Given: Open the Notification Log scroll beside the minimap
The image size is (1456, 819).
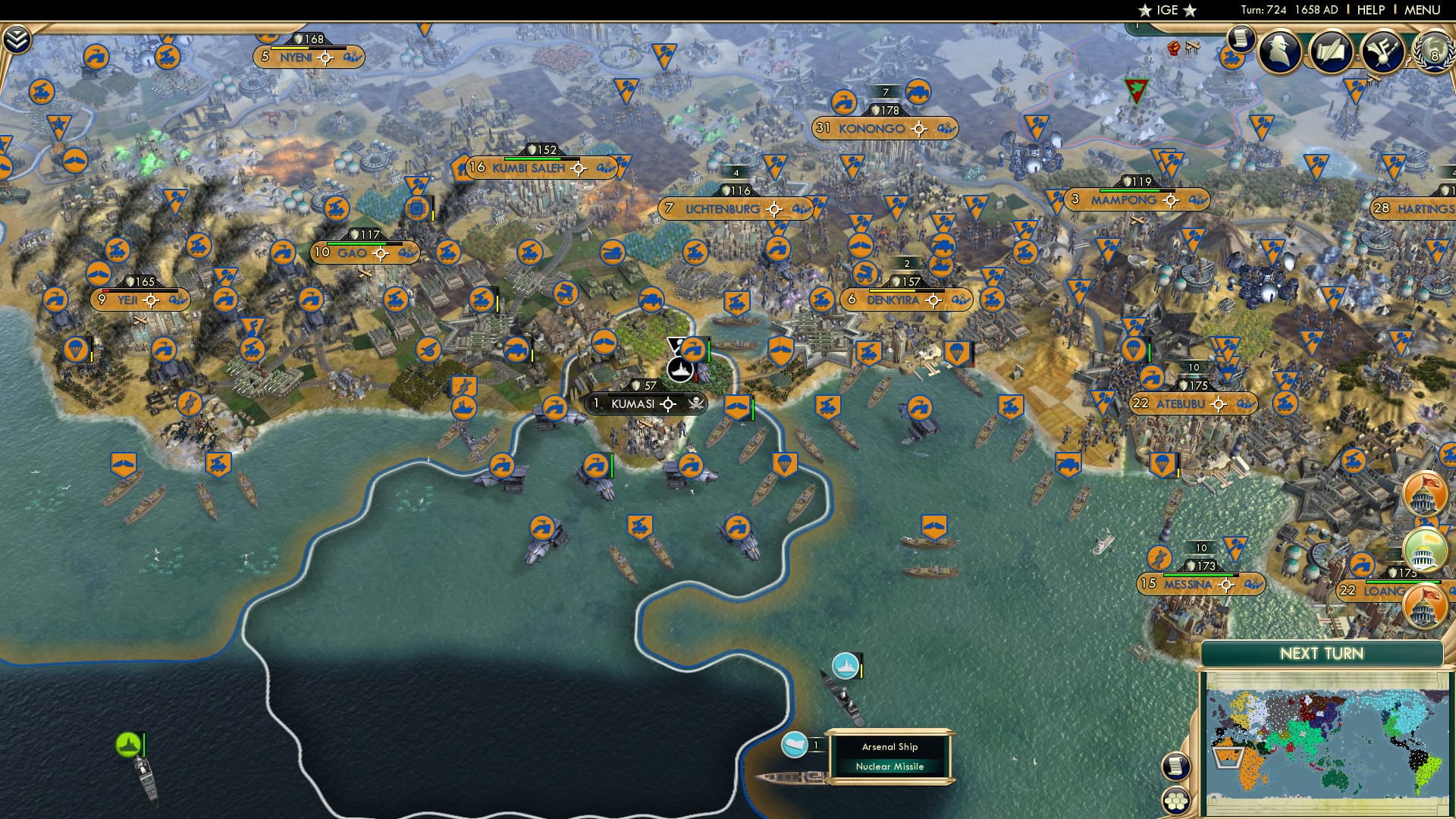Looking at the screenshot, I should (x=1177, y=766).
